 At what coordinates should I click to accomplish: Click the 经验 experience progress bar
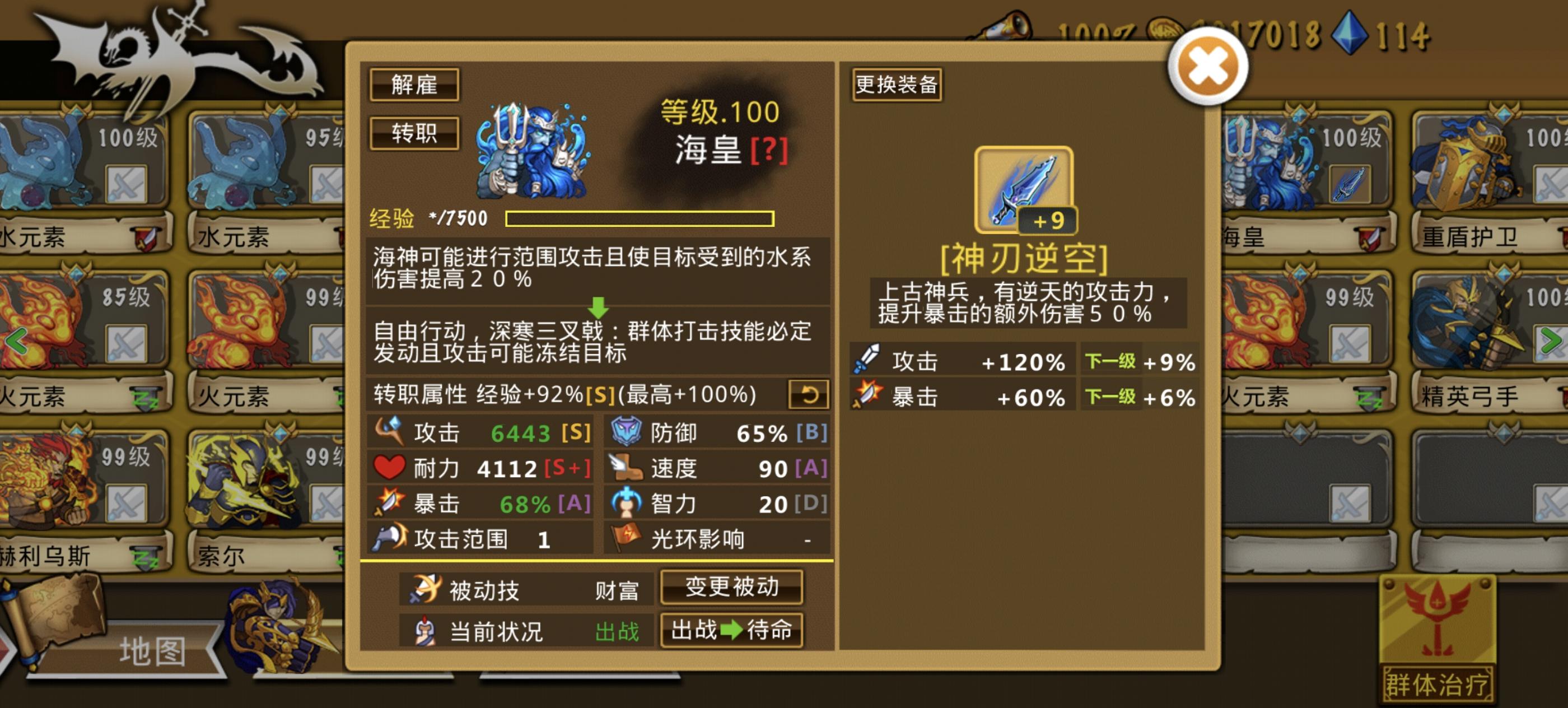click(x=639, y=218)
